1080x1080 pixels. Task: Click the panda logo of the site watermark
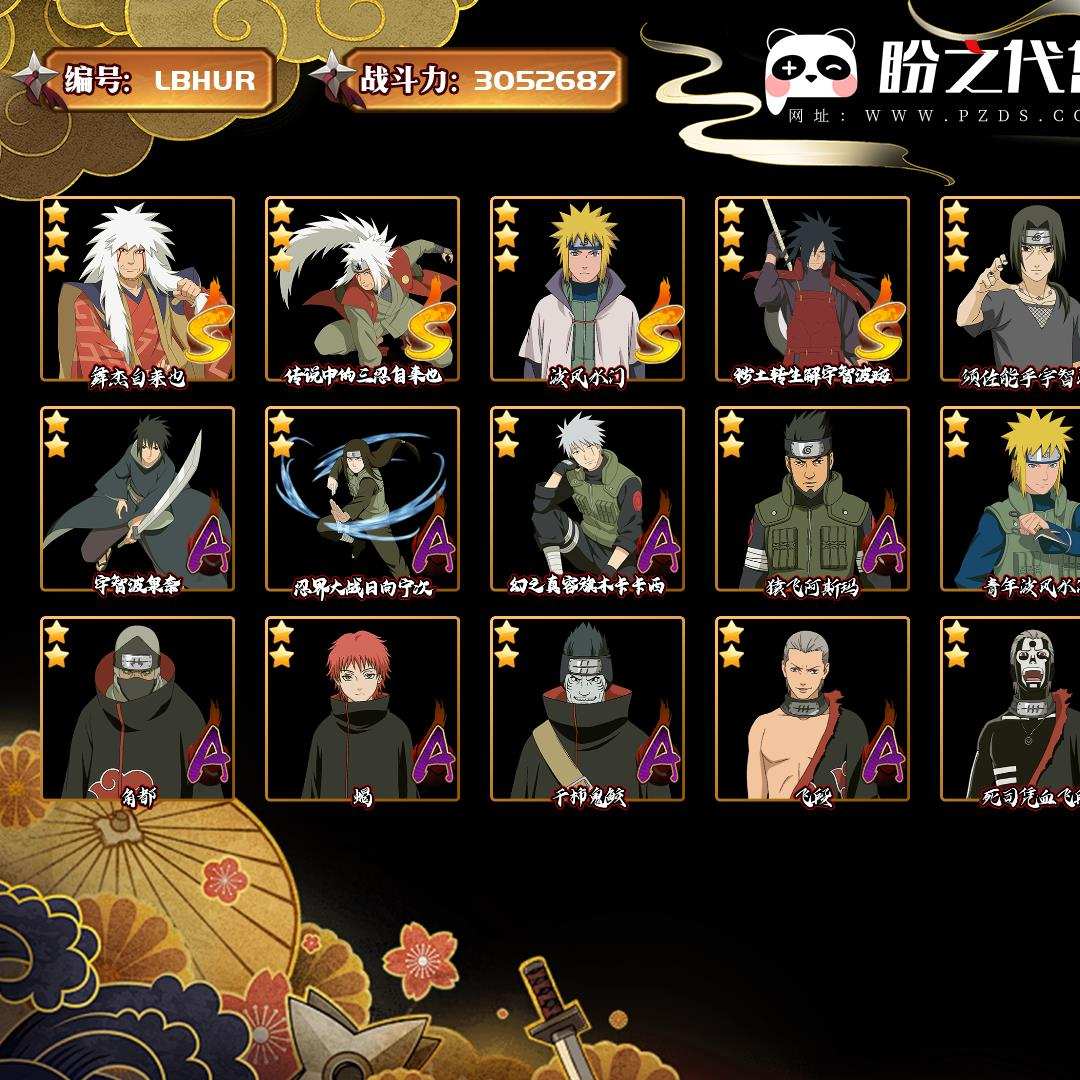click(811, 69)
